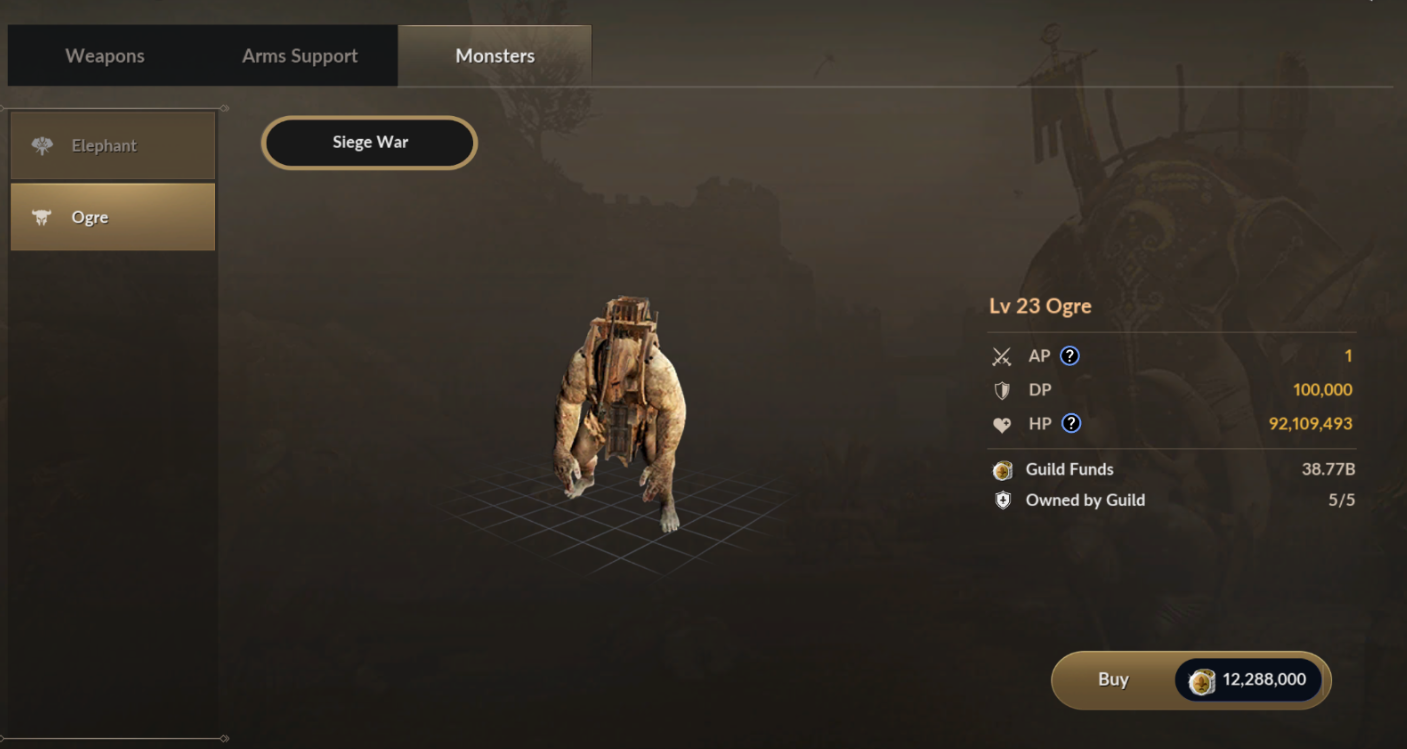1407x749 pixels.
Task: Open the HP question mark info
Action: pos(1071,423)
